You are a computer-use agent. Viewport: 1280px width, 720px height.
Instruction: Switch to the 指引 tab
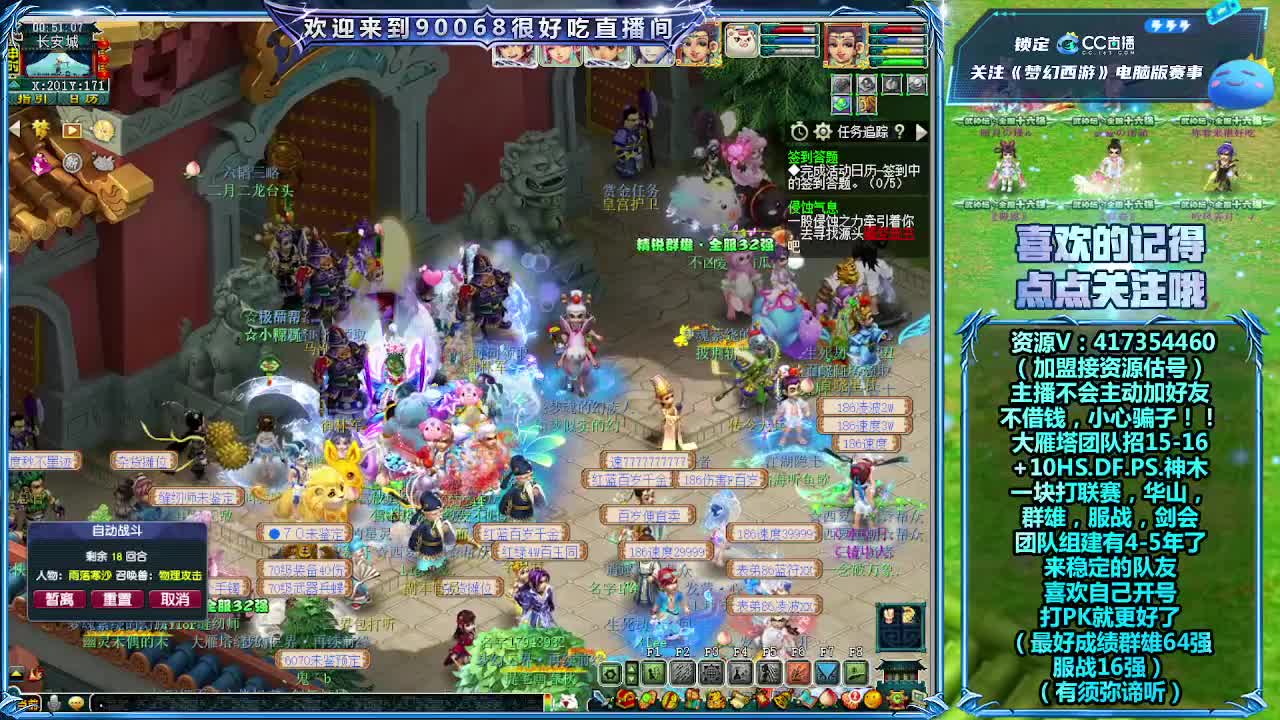[x=32, y=98]
